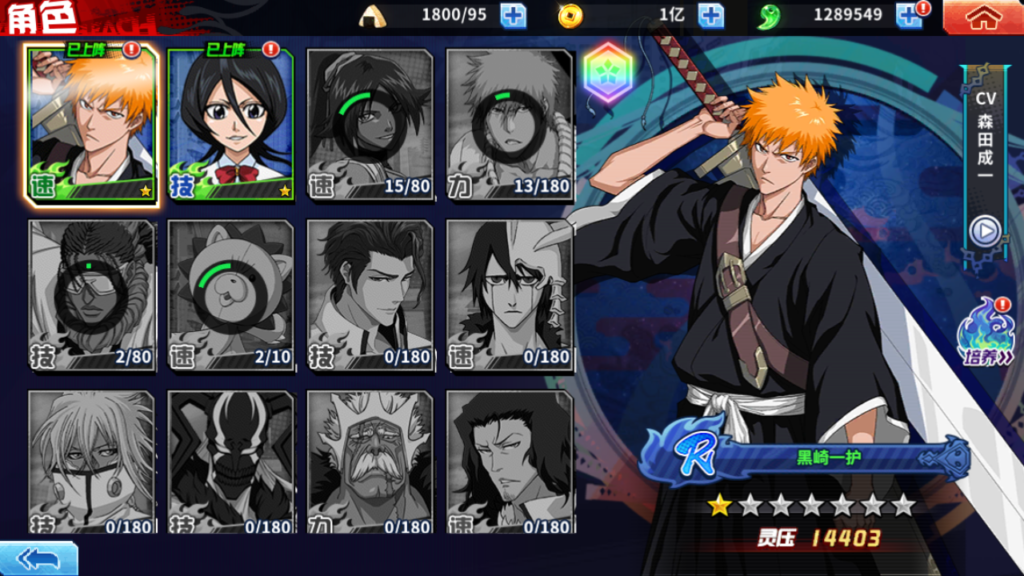
Task: Select the Kon lion plush card
Action: (231, 295)
